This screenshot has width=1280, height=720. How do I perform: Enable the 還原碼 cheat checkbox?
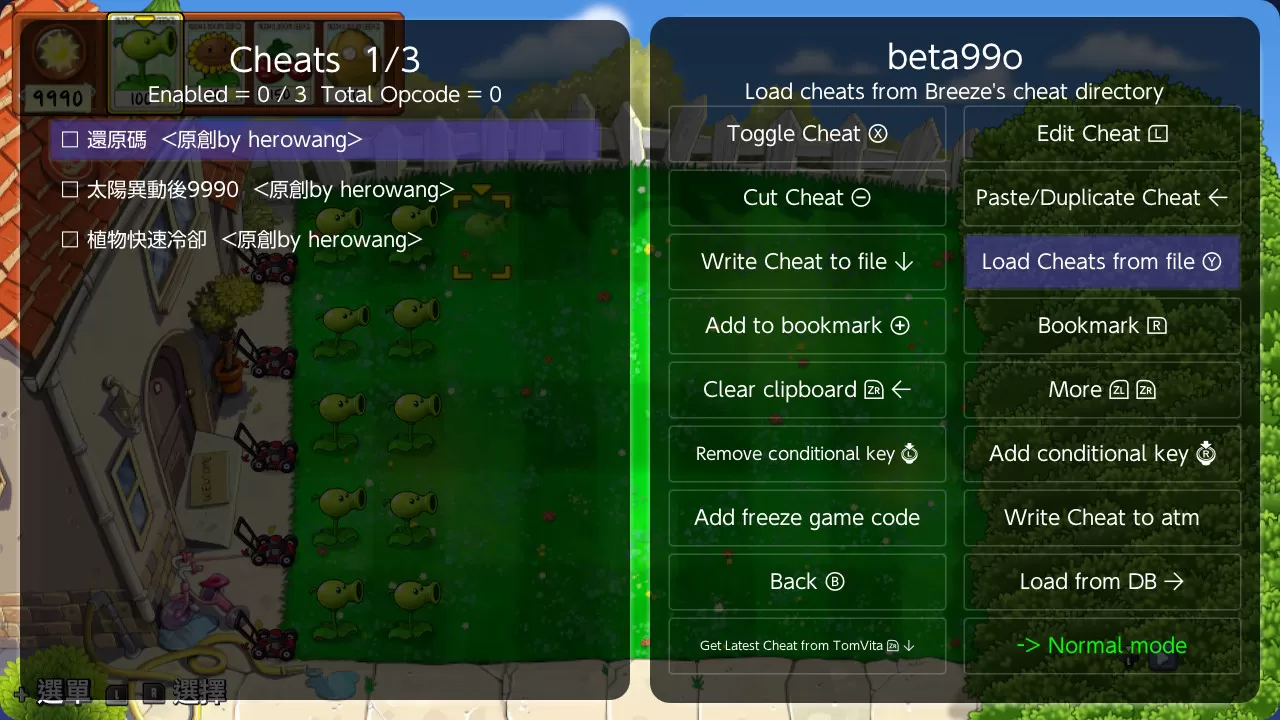(69, 139)
